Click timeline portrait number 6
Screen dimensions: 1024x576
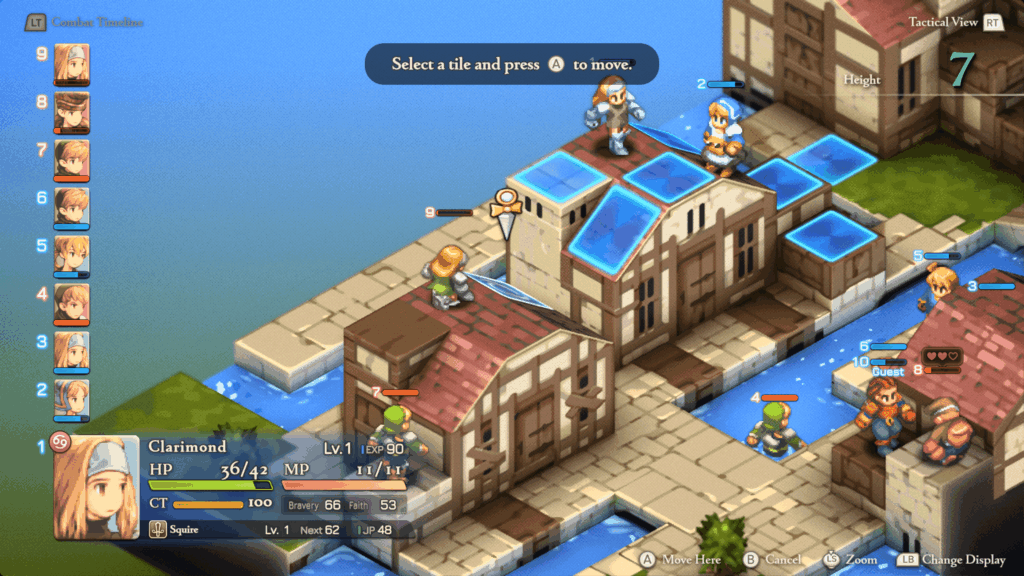click(72, 206)
